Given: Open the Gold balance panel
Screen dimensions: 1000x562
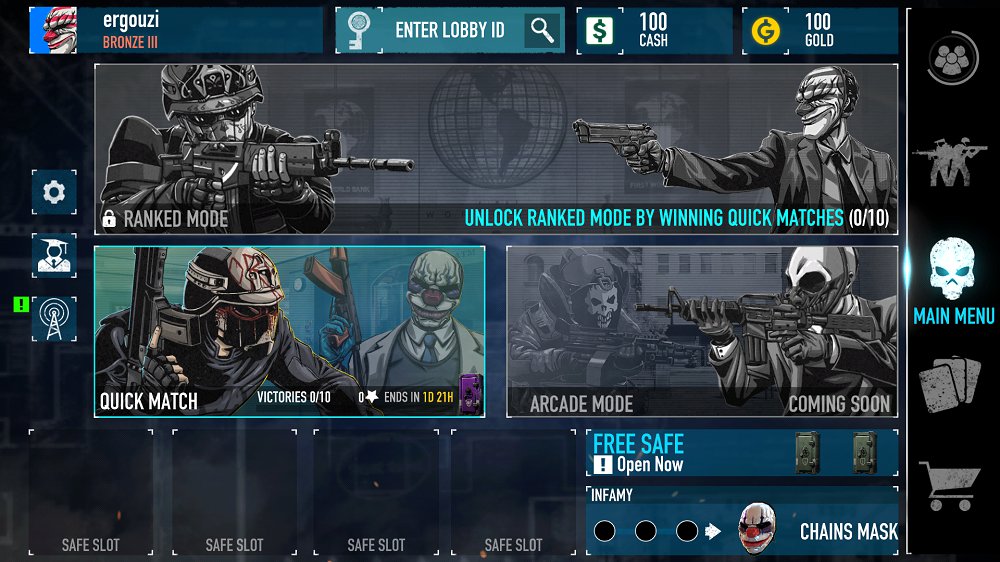Looking at the screenshot, I should click(x=819, y=30).
